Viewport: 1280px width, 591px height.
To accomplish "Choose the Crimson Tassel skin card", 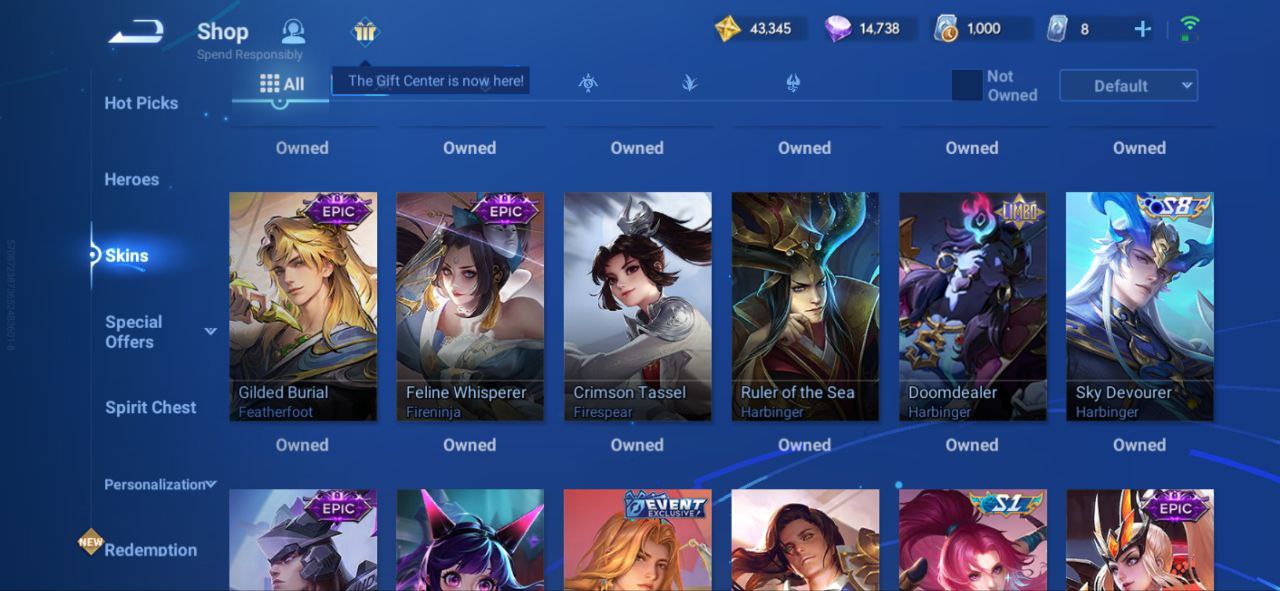I will (638, 306).
